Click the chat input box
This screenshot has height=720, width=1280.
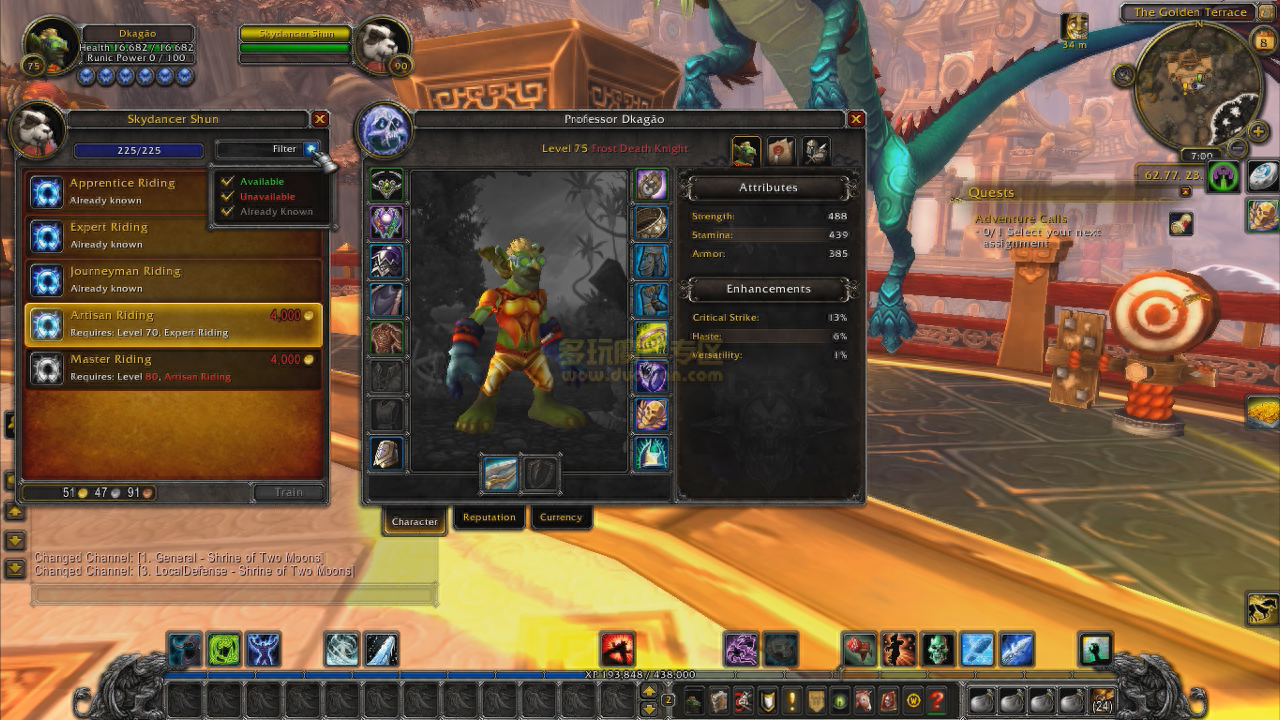235,595
